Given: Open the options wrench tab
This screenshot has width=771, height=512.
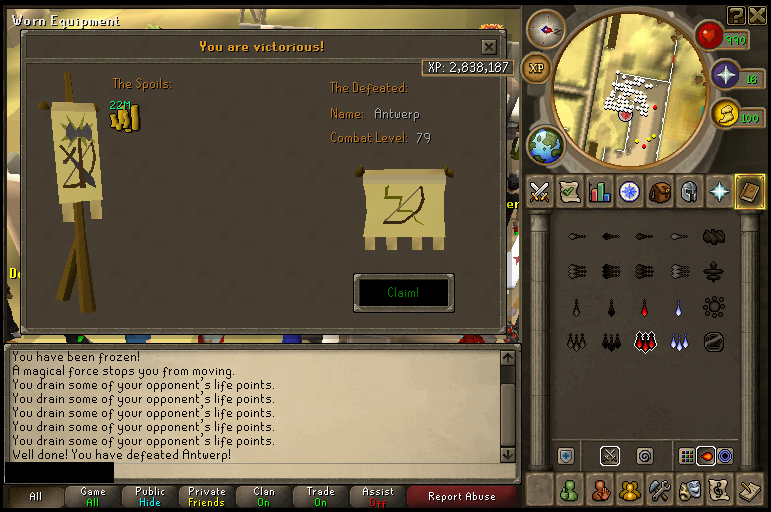Looking at the screenshot, I should coord(659,490).
